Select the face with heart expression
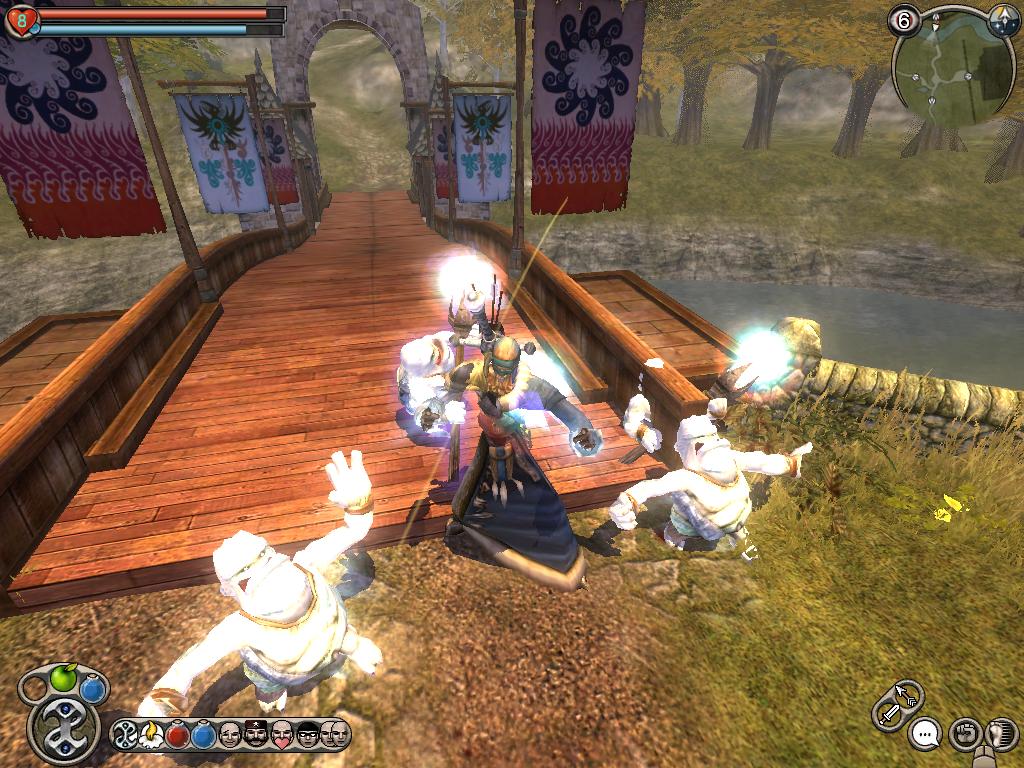The image size is (1024, 768). 282,736
